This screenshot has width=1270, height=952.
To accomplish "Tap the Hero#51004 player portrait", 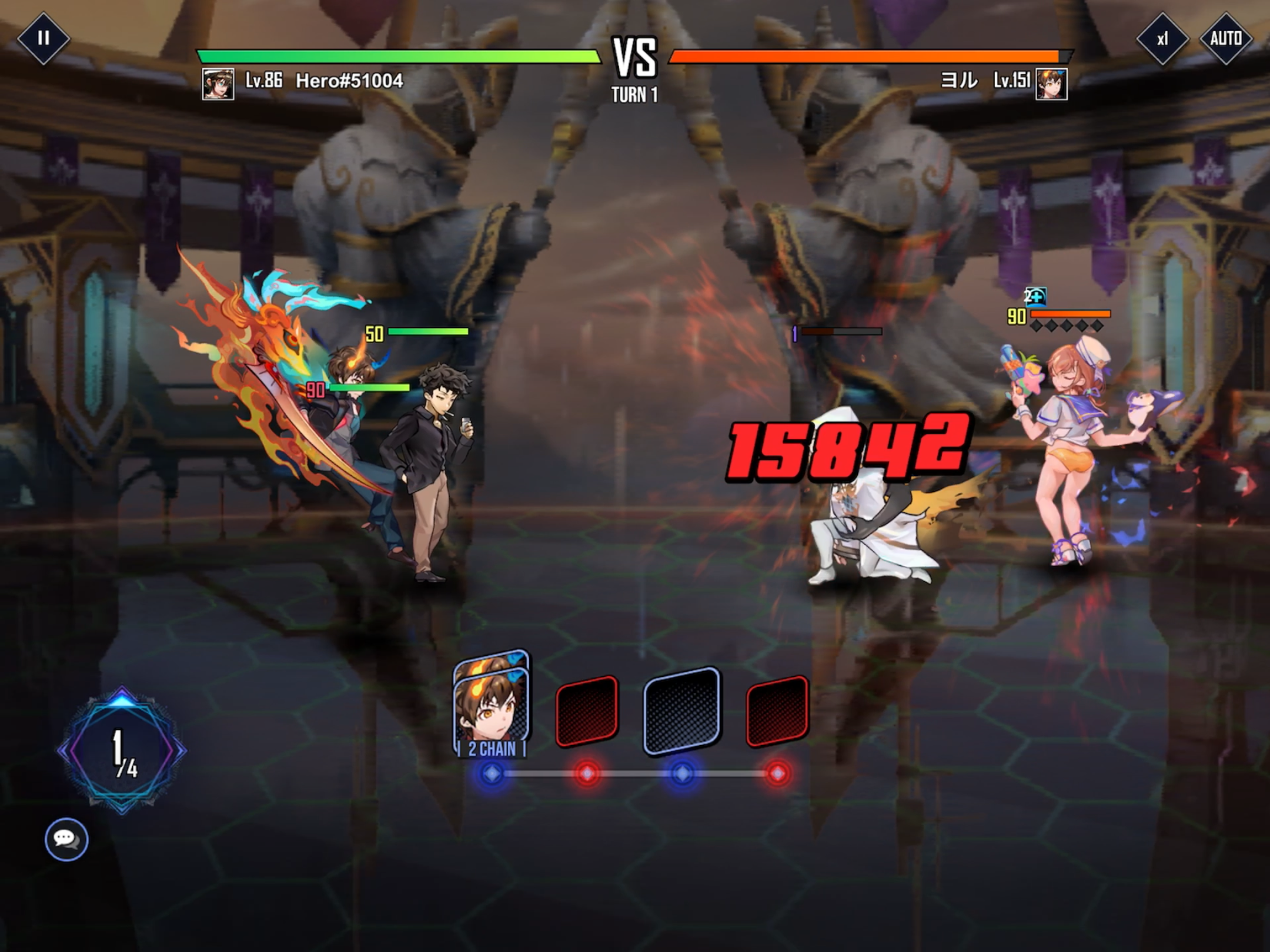I will point(218,84).
